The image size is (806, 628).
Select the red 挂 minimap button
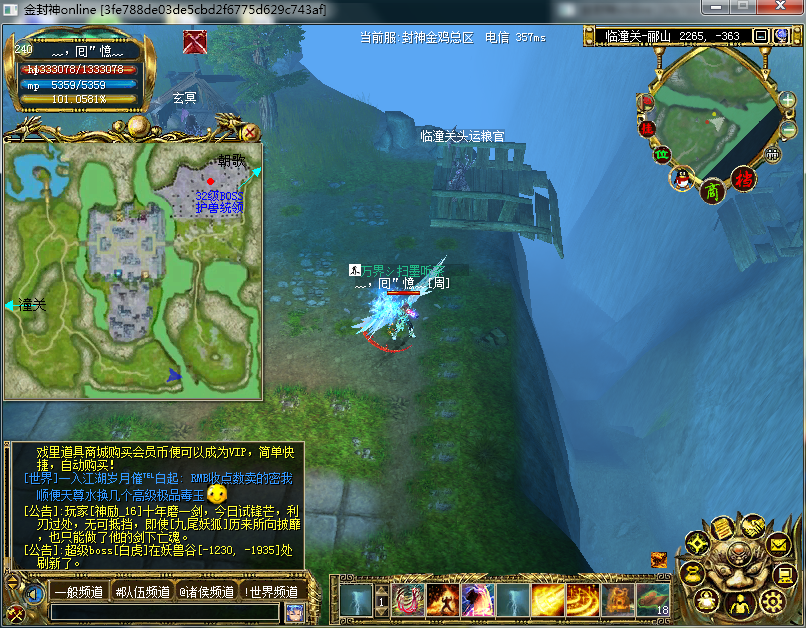(x=647, y=128)
